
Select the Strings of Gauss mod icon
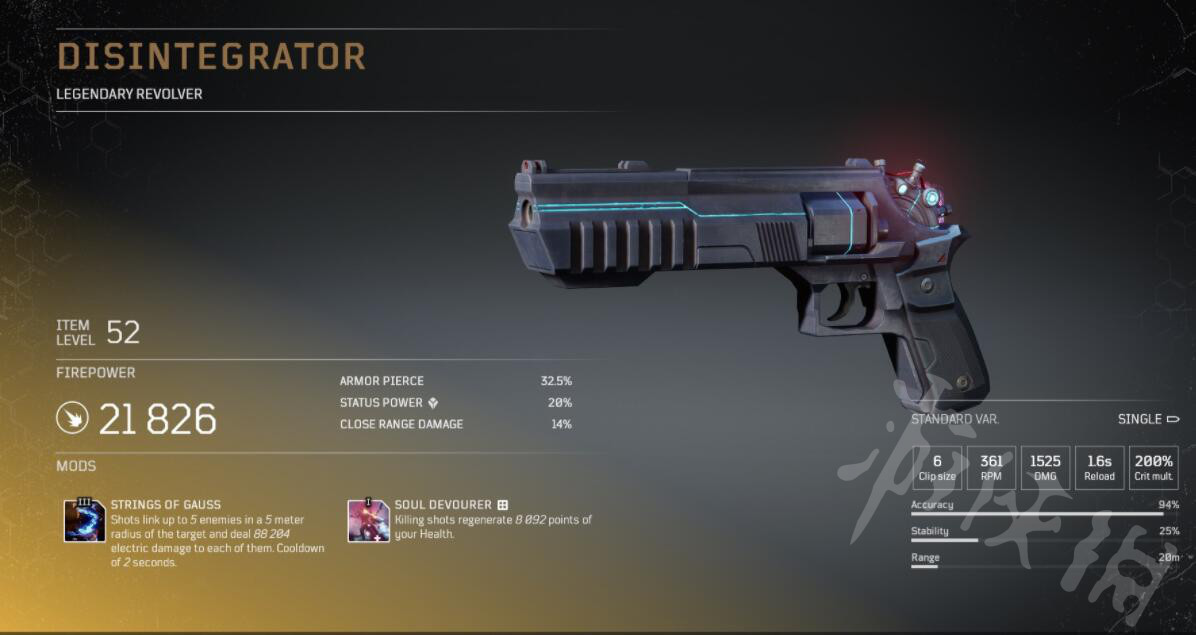click(x=85, y=520)
